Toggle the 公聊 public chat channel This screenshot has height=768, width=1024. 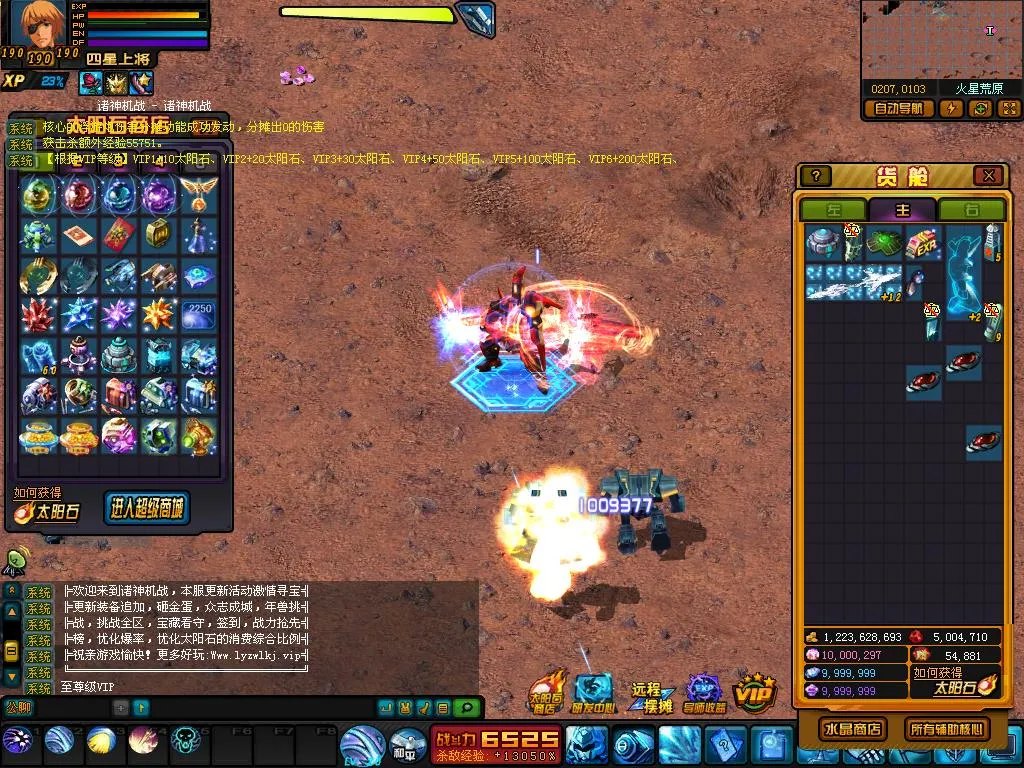[x=19, y=708]
